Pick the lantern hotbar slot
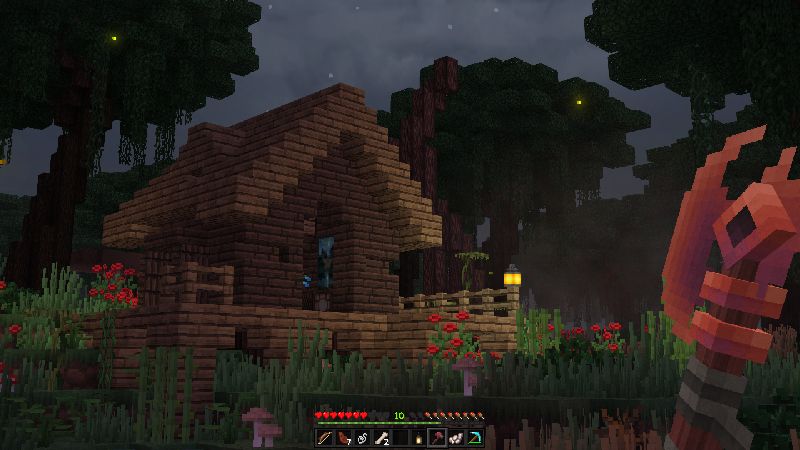800x450 pixels. (418, 438)
